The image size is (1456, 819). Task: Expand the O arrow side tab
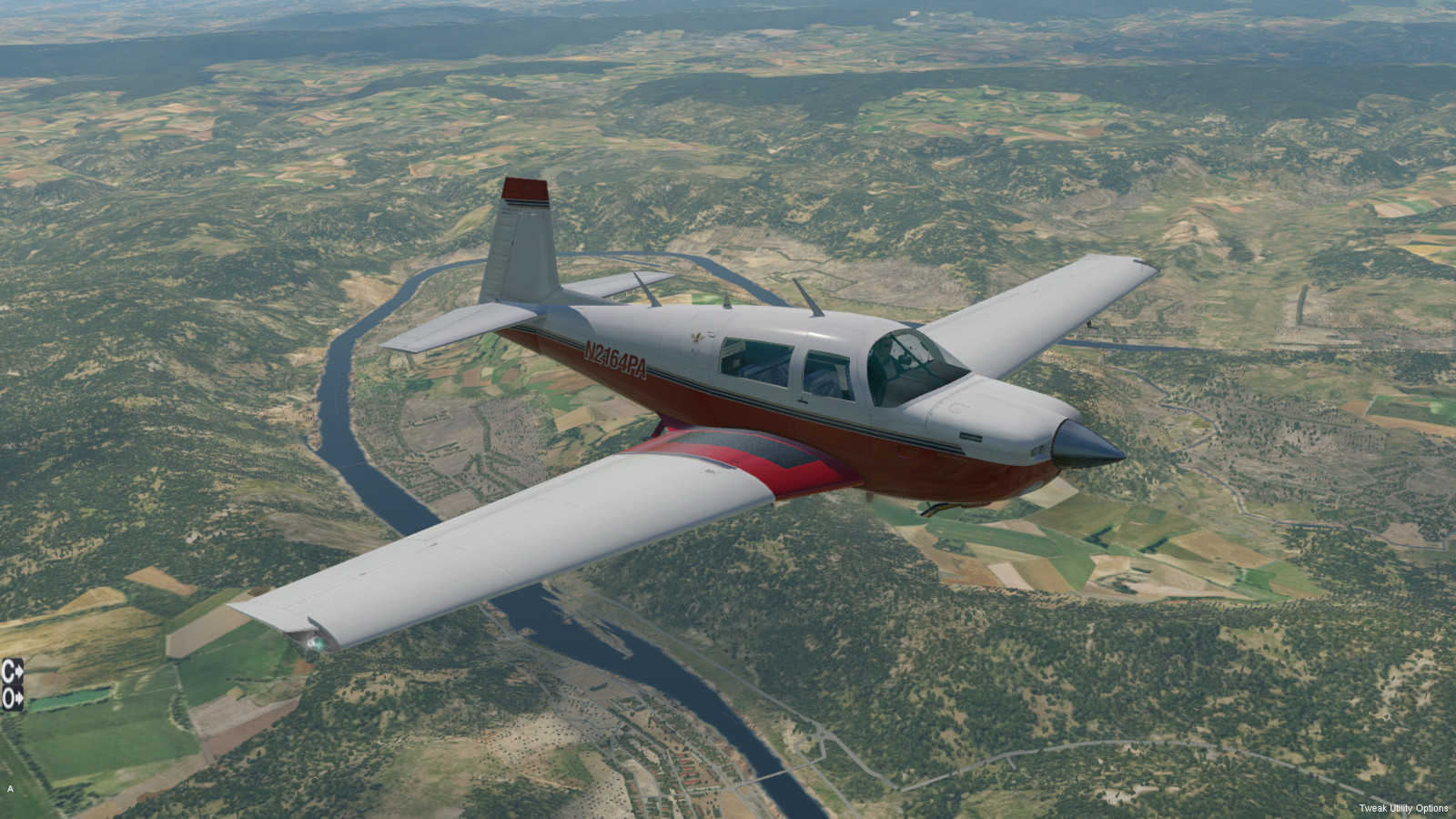pos(12,698)
